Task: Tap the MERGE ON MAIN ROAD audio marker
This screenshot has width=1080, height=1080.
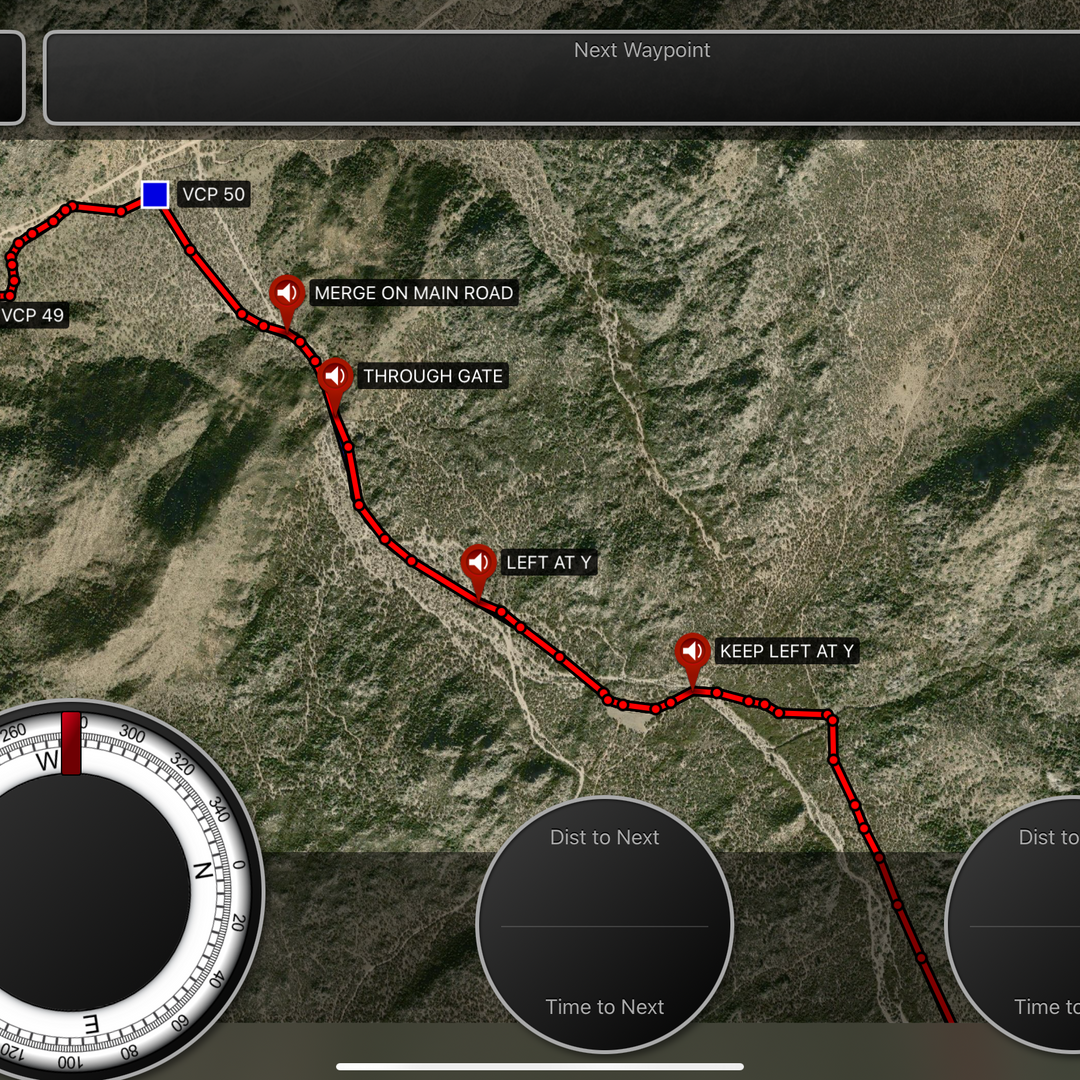Action: point(287,294)
